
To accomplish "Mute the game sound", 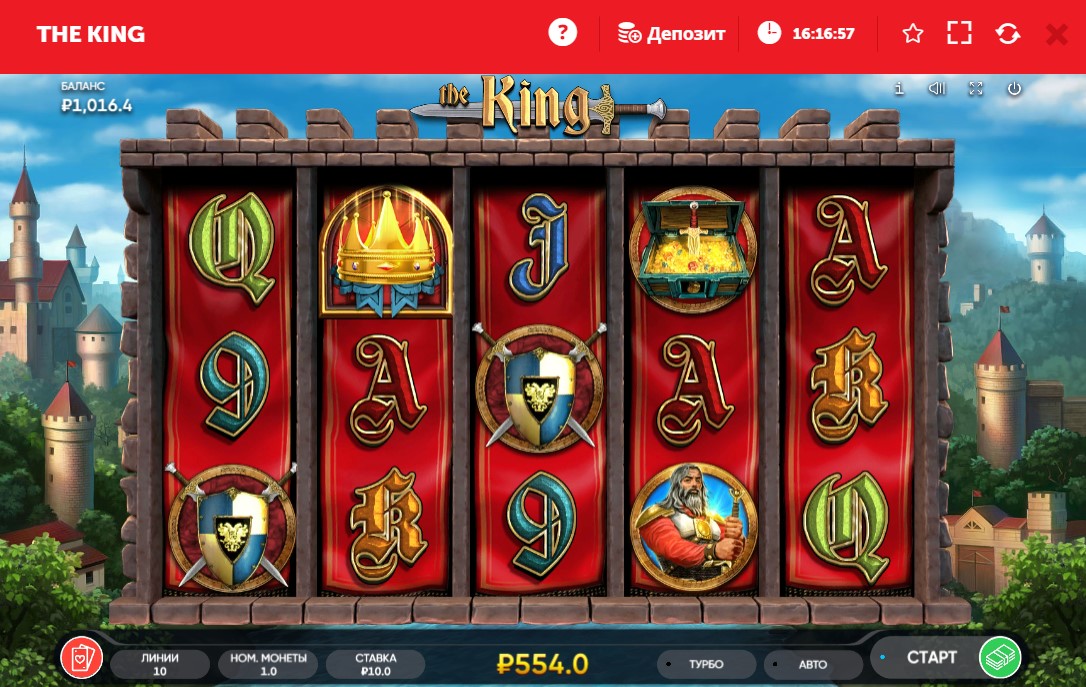I will (x=936, y=89).
